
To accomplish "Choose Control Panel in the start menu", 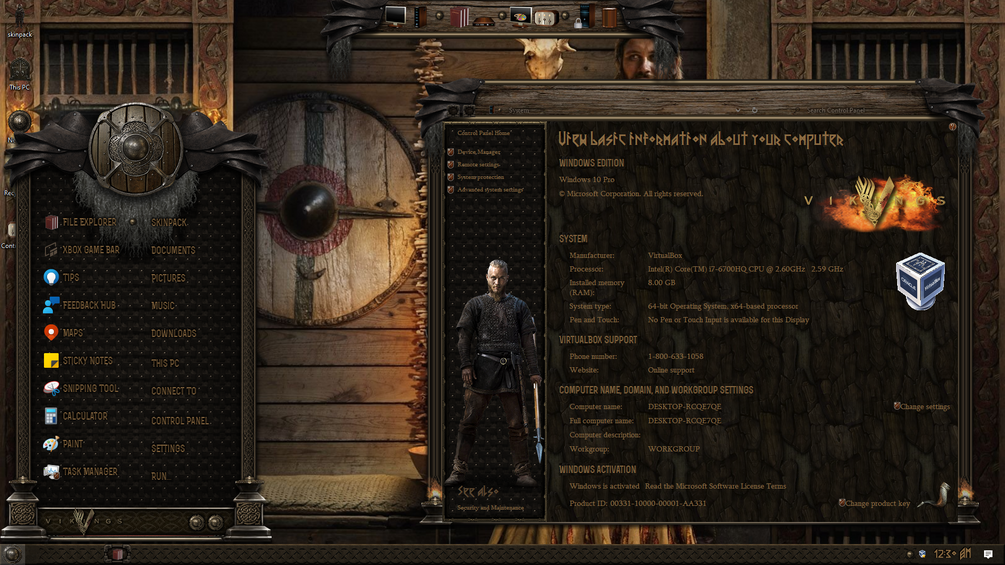I will coord(180,421).
